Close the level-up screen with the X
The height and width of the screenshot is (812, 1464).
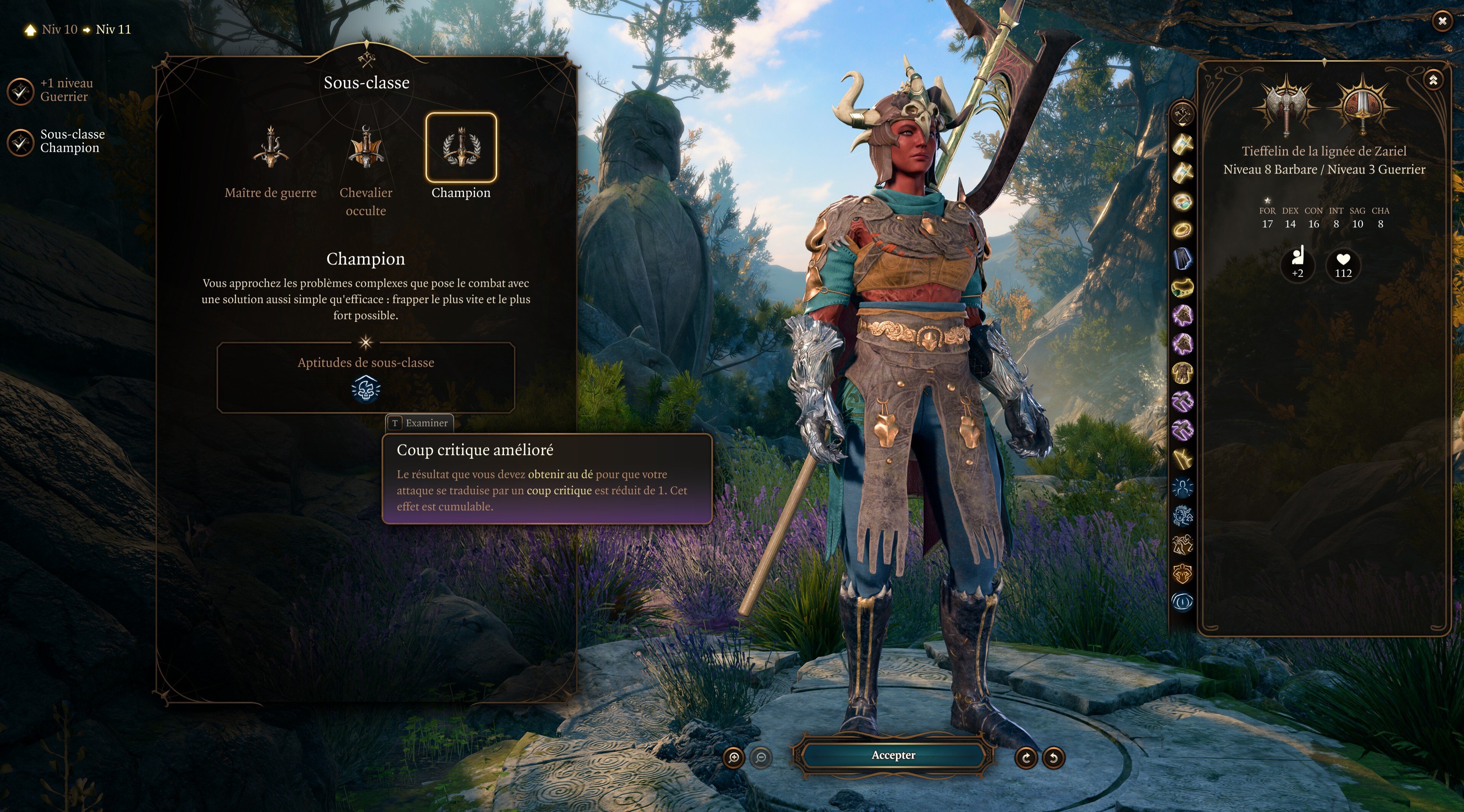click(x=1442, y=21)
